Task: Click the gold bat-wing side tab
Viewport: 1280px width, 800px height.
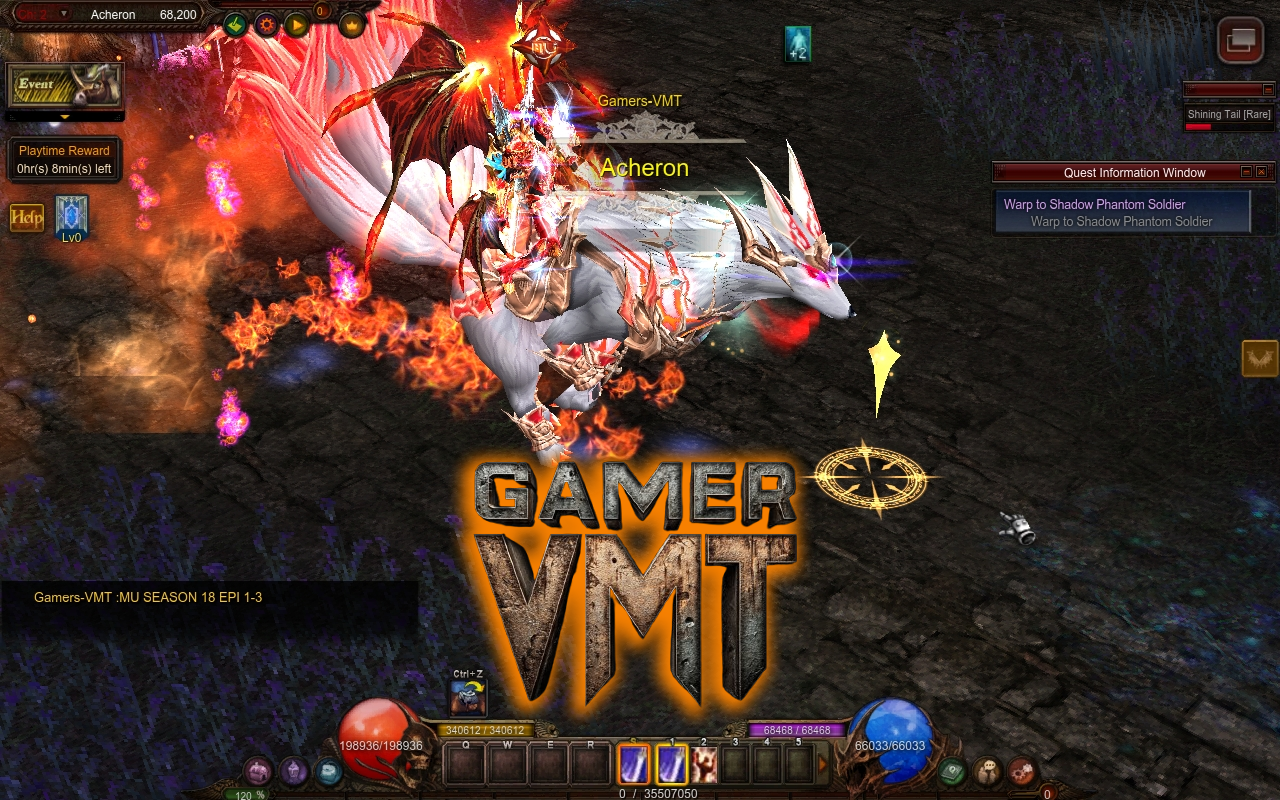Action: pos(1260,358)
